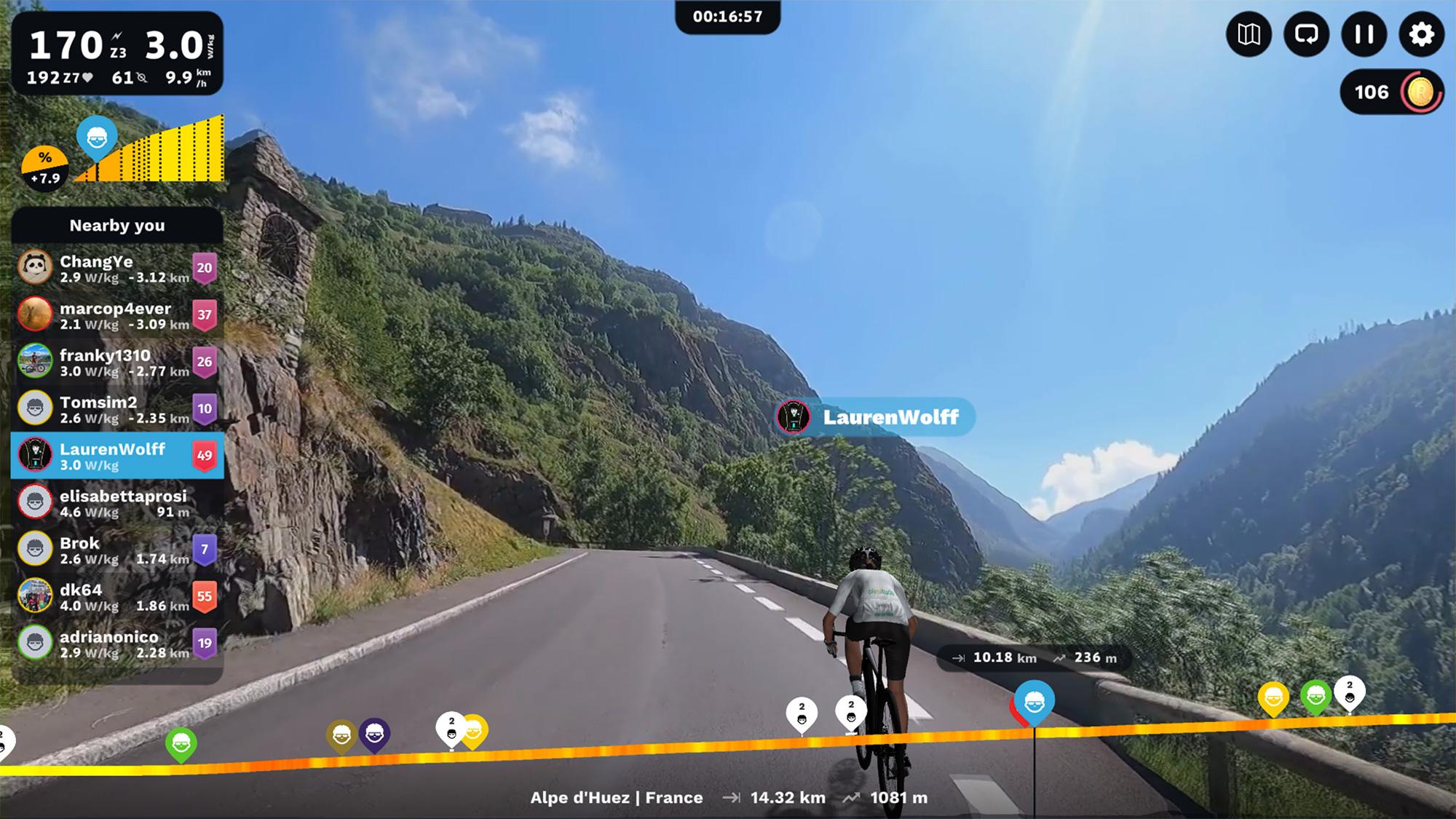Viewport: 1456px width, 819px height.
Task: Select Tomsim2 rider row
Action: (116, 409)
